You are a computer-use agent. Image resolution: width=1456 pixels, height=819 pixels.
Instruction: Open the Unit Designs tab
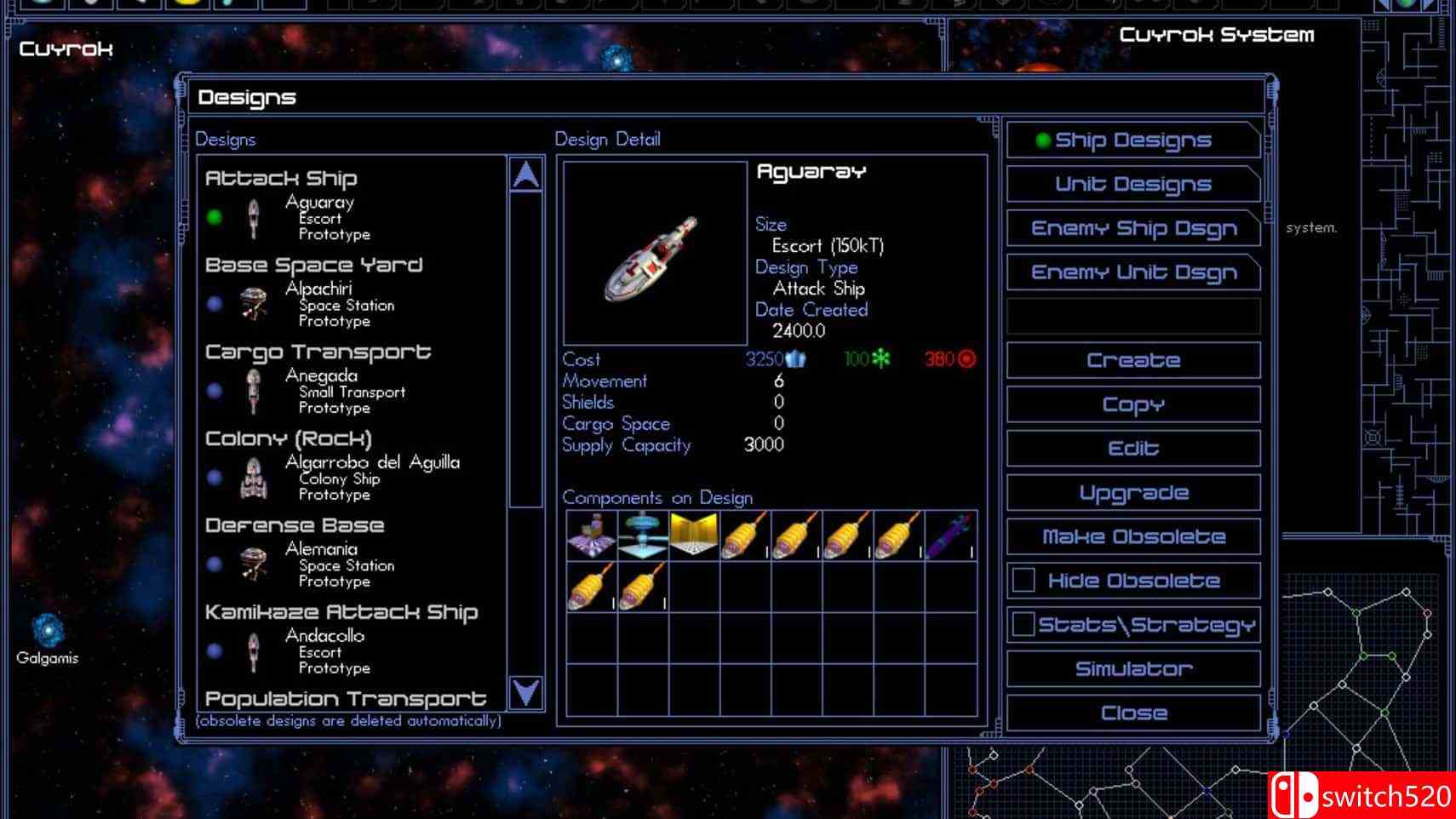[1132, 185]
